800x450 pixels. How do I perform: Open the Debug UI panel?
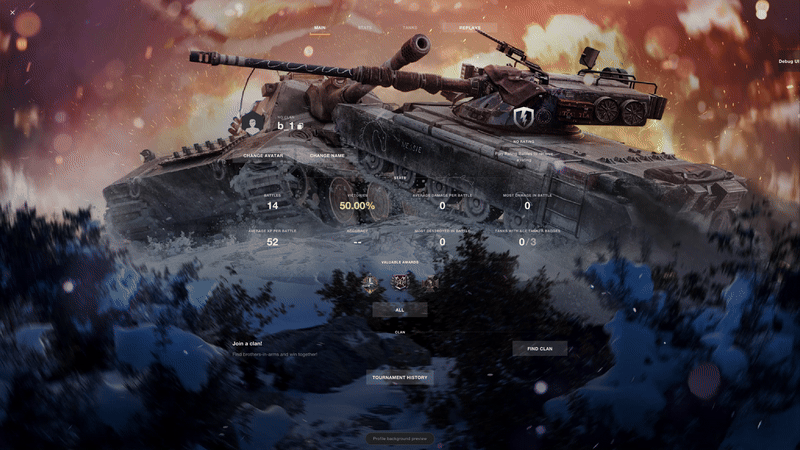[788, 61]
